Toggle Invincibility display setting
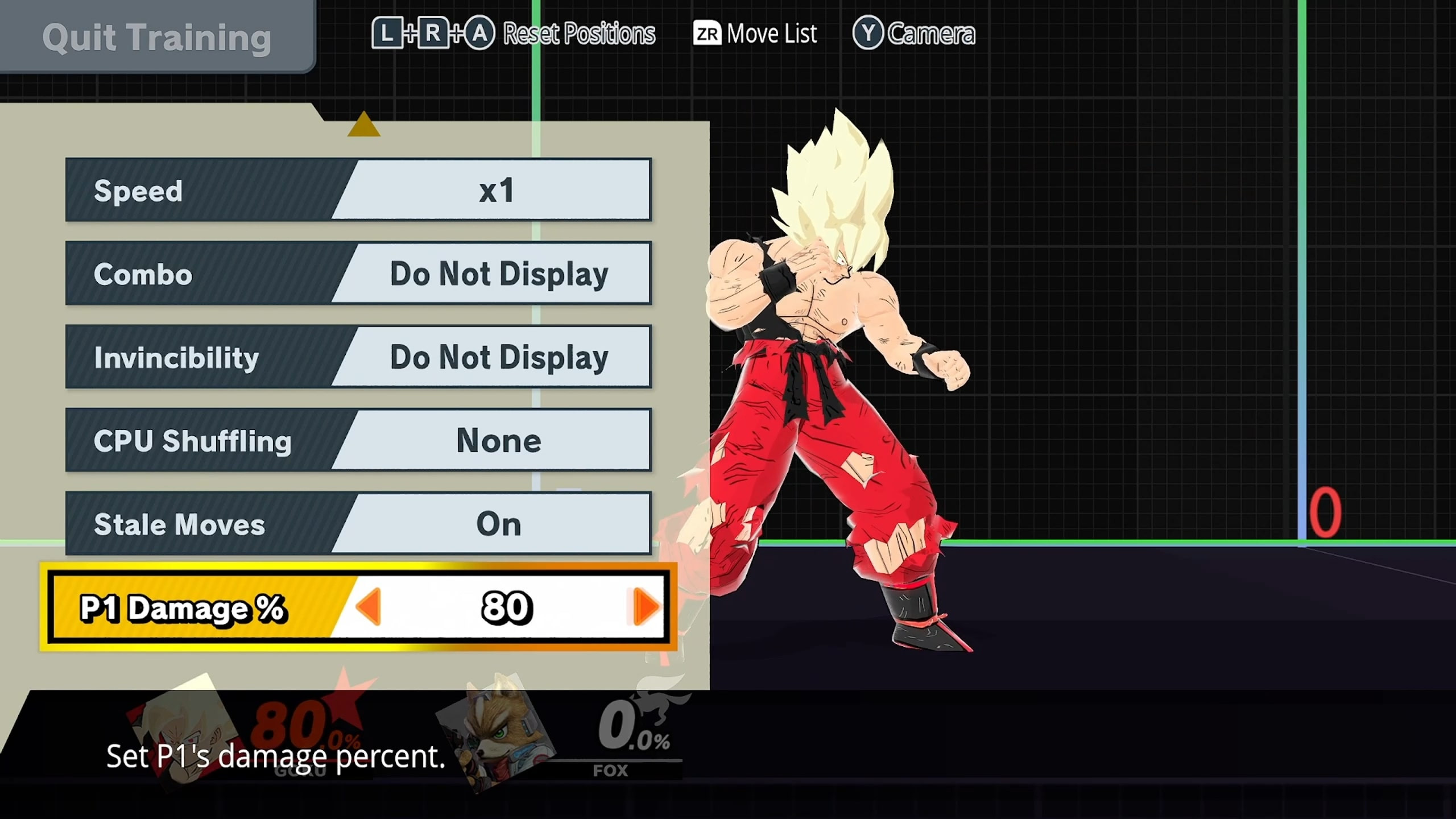 point(499,357)
